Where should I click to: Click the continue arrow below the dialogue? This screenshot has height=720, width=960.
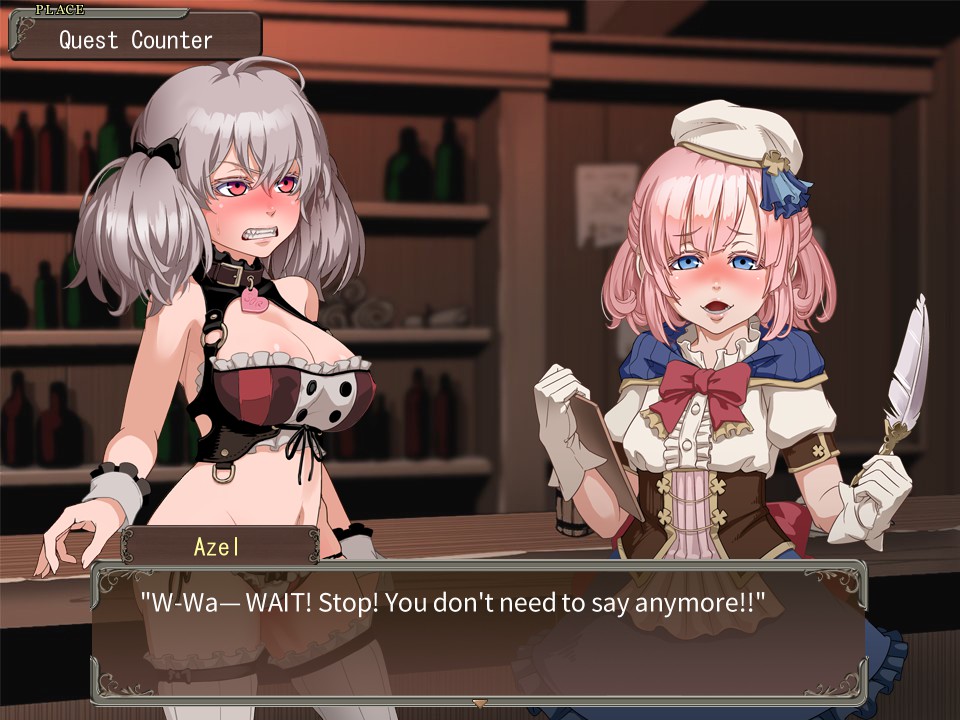pos(479,703)
